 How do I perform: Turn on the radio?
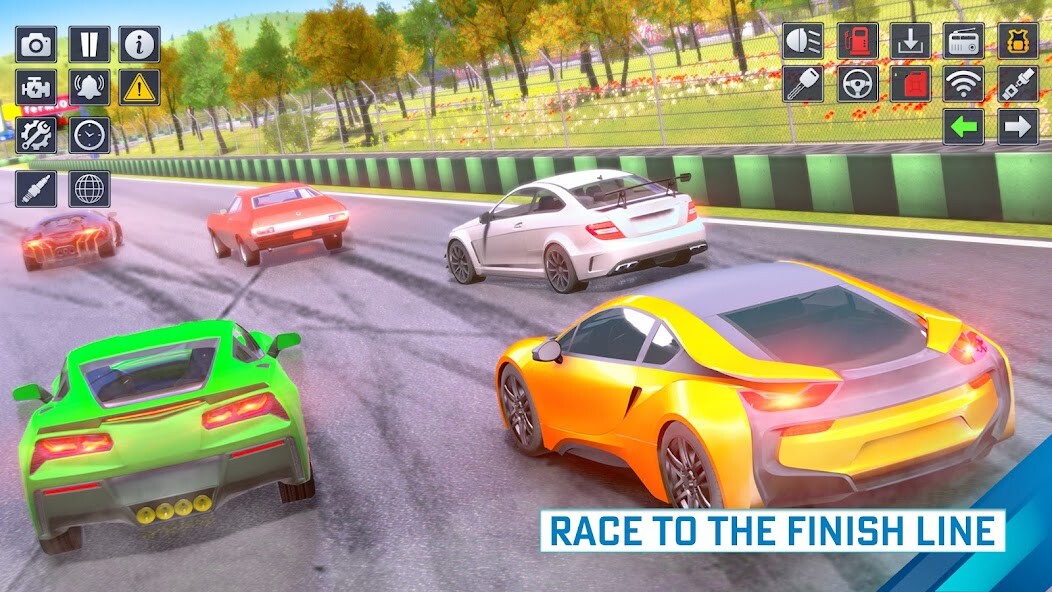pos(964,41)
